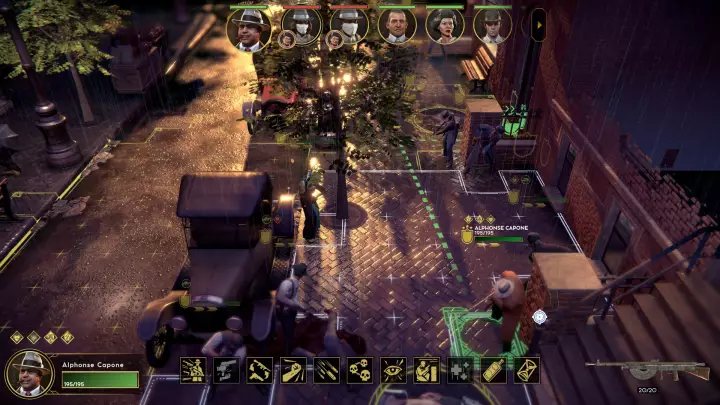Screen dimensions: 720x405
Task: Select the greyed-out heal plus ability
Action: point(460,370)
